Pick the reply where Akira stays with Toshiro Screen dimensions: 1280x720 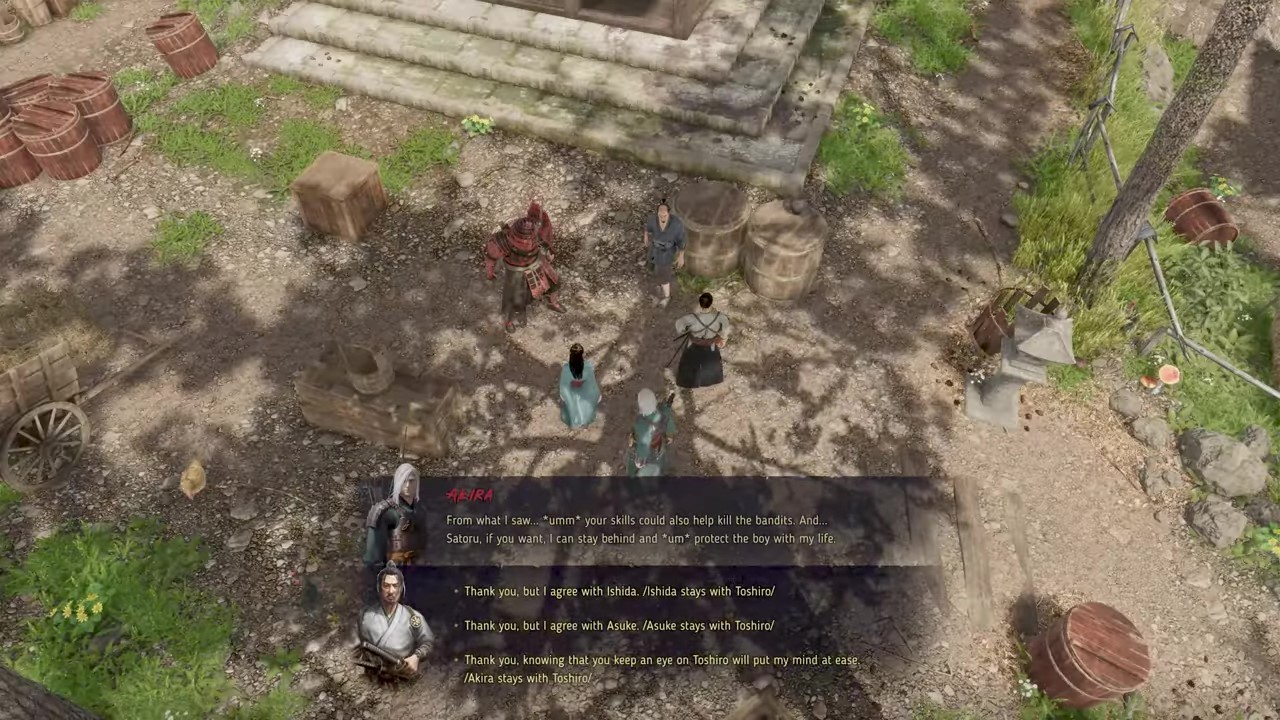coord(661,668)
